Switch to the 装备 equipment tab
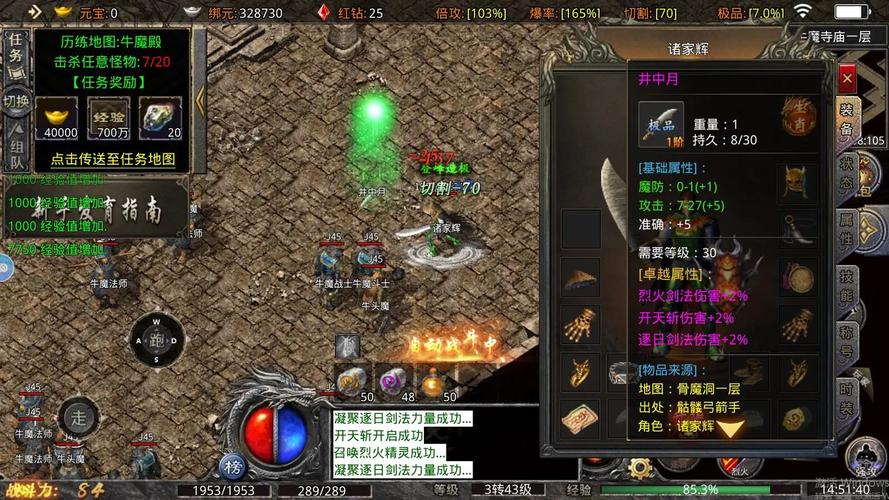 tap(846, 120)
